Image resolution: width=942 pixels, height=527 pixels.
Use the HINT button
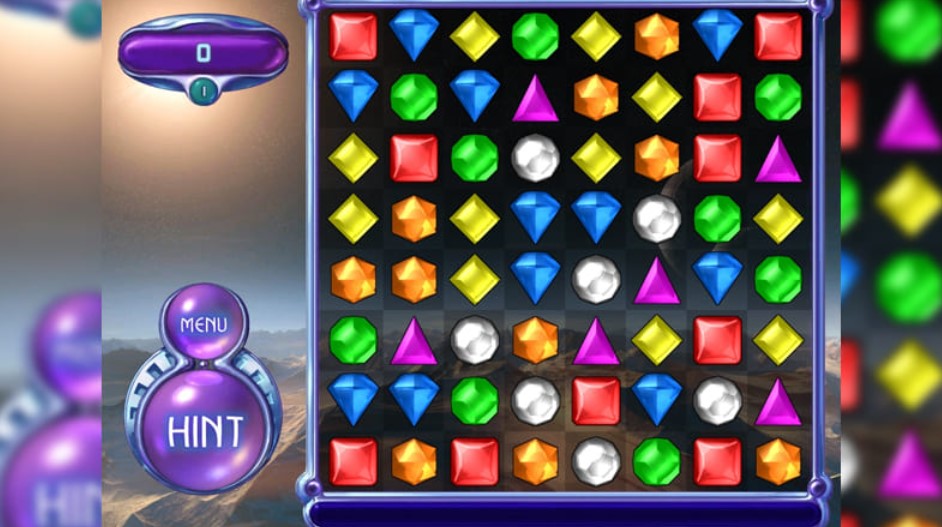pyautogui.click(x=205, y=431)
